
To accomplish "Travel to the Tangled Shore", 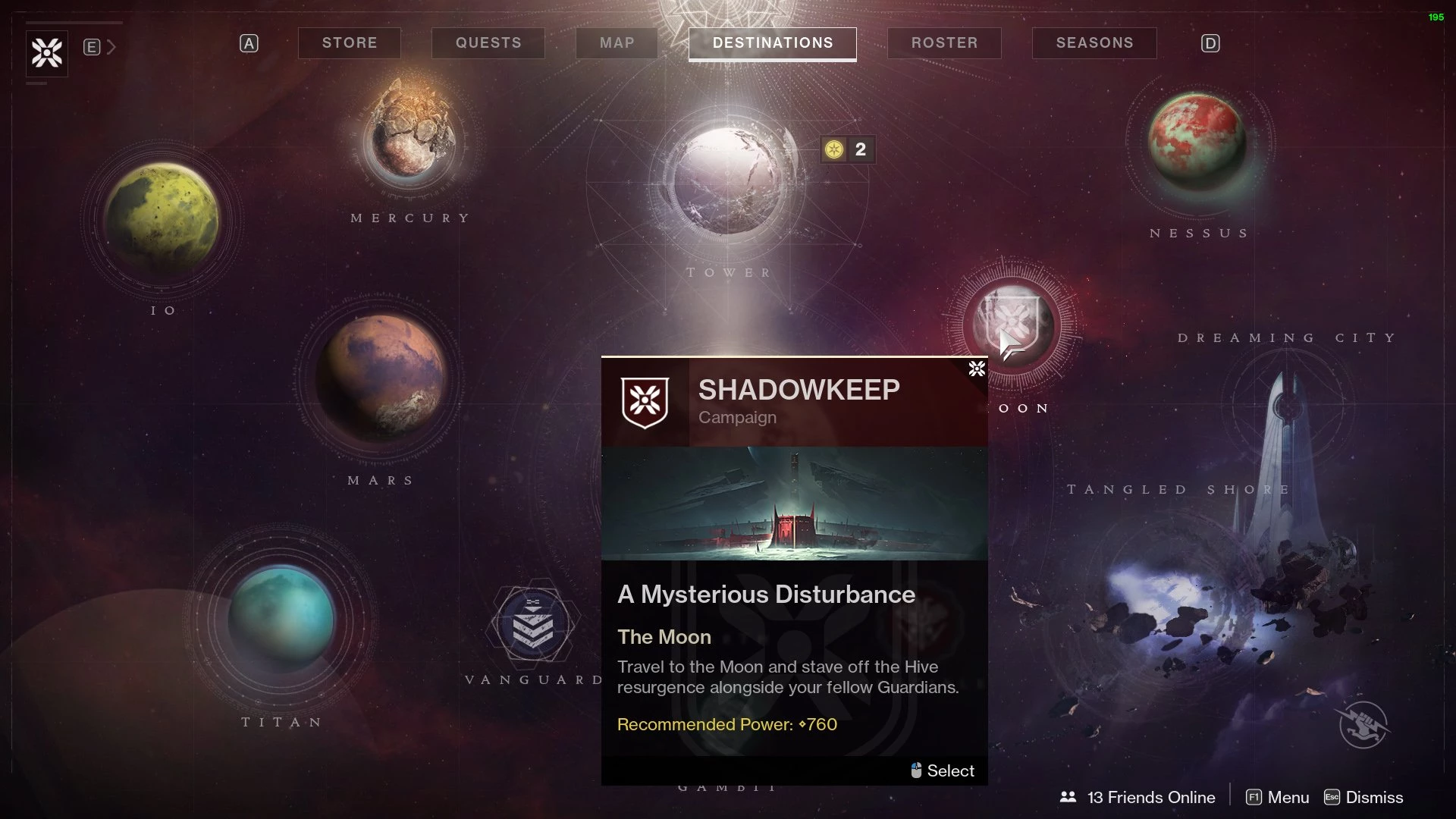I will click(x=1183, y=607).
